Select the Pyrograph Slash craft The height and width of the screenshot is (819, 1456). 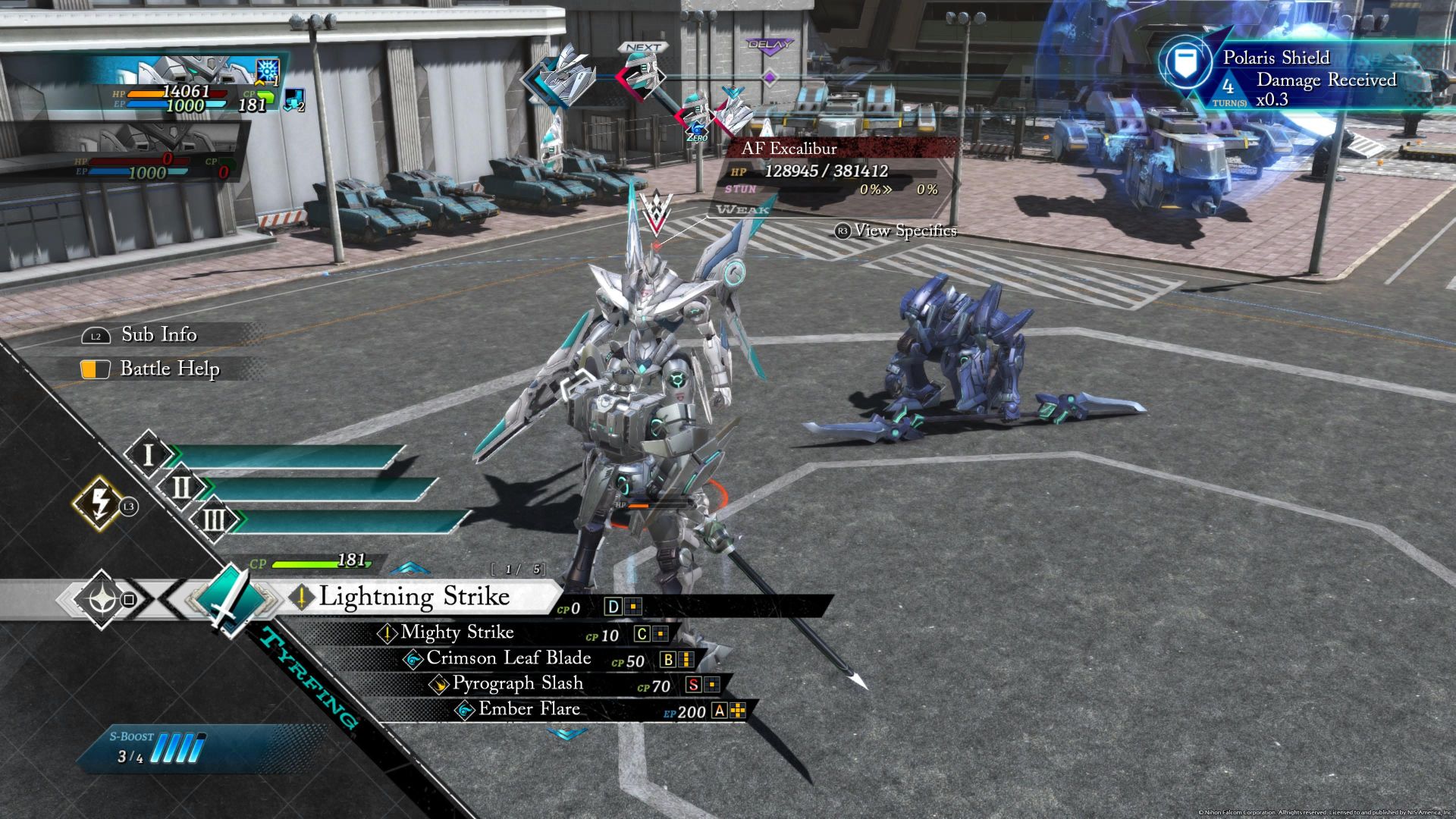pyautogui.click(x=518, y=684)
